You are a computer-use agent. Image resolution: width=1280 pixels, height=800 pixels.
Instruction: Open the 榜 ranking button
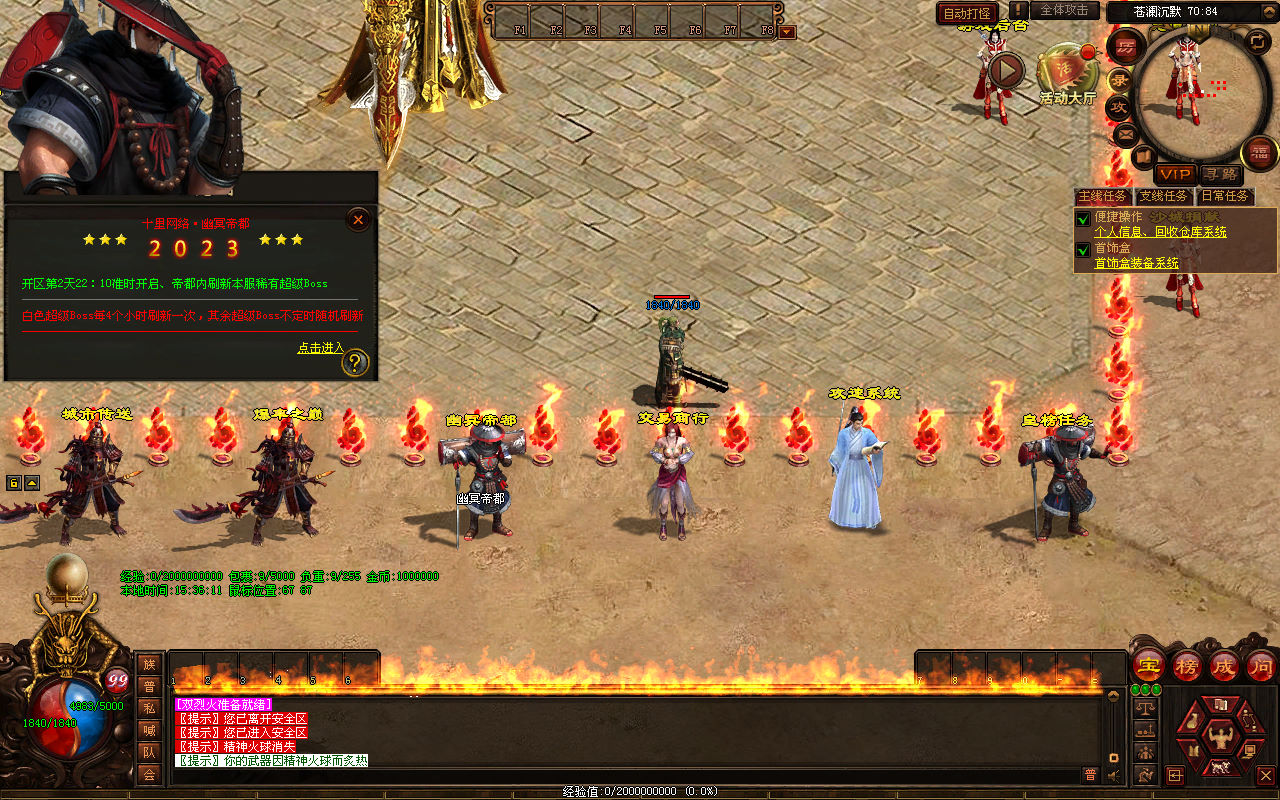pos(1187,665)
